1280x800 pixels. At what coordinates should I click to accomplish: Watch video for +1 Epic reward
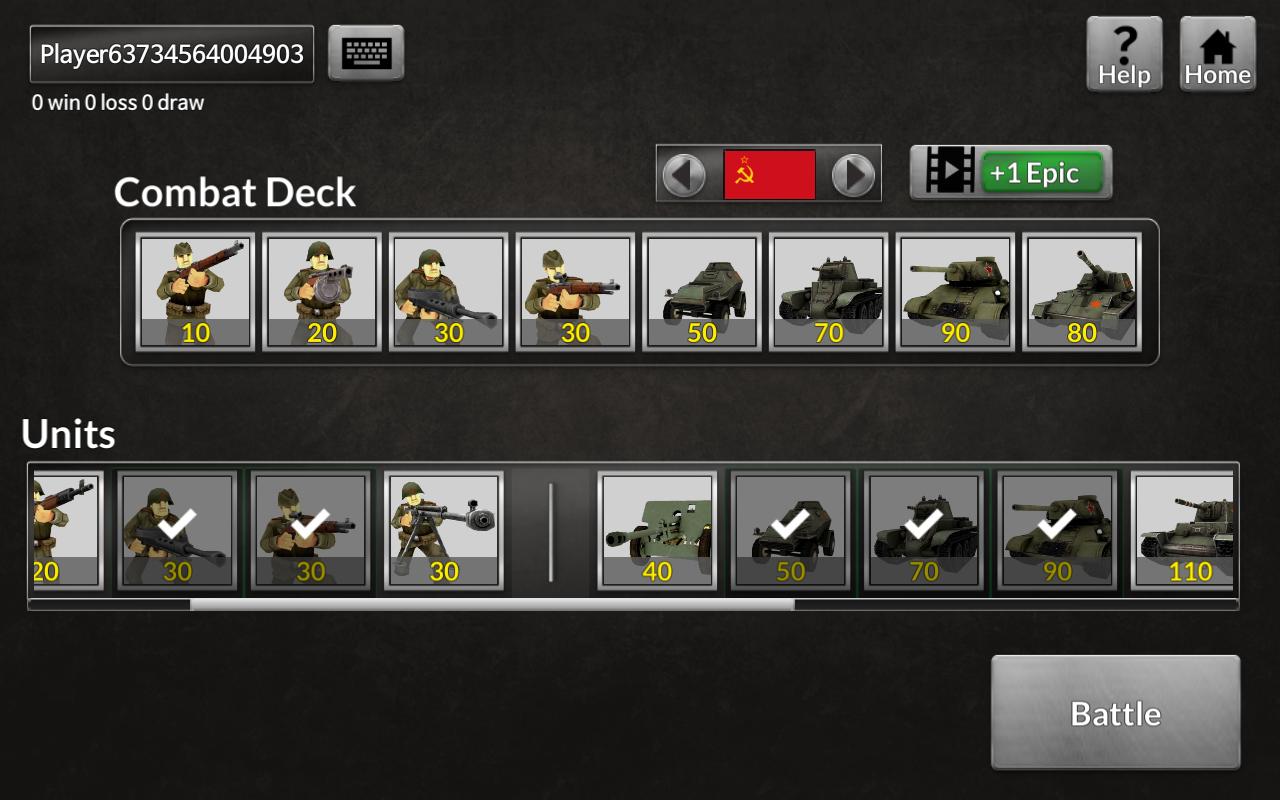tap(1010, 173)
